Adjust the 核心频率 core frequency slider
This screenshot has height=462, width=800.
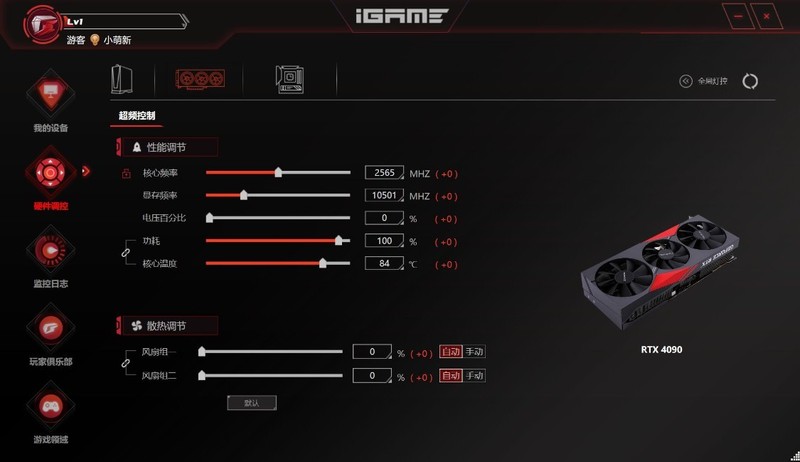[278, 173]
